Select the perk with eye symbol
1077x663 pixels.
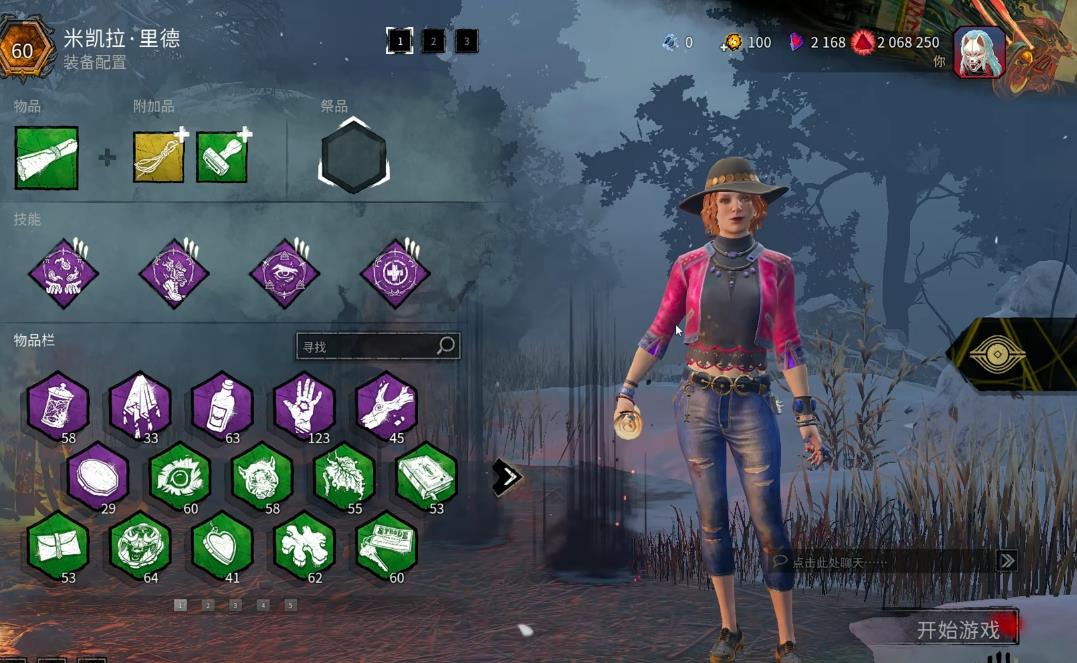click(285, 273)
